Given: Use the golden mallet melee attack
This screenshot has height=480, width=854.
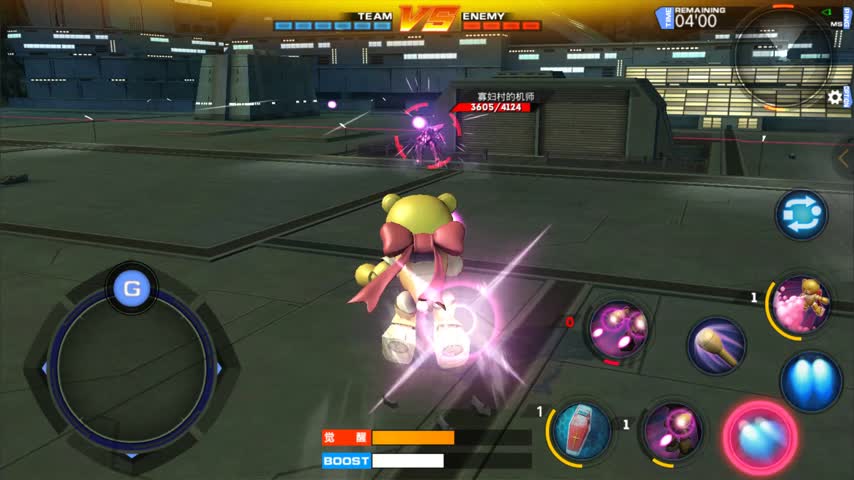Looking at the screenshot, I should pyautogui.click(x=716, y=346).
